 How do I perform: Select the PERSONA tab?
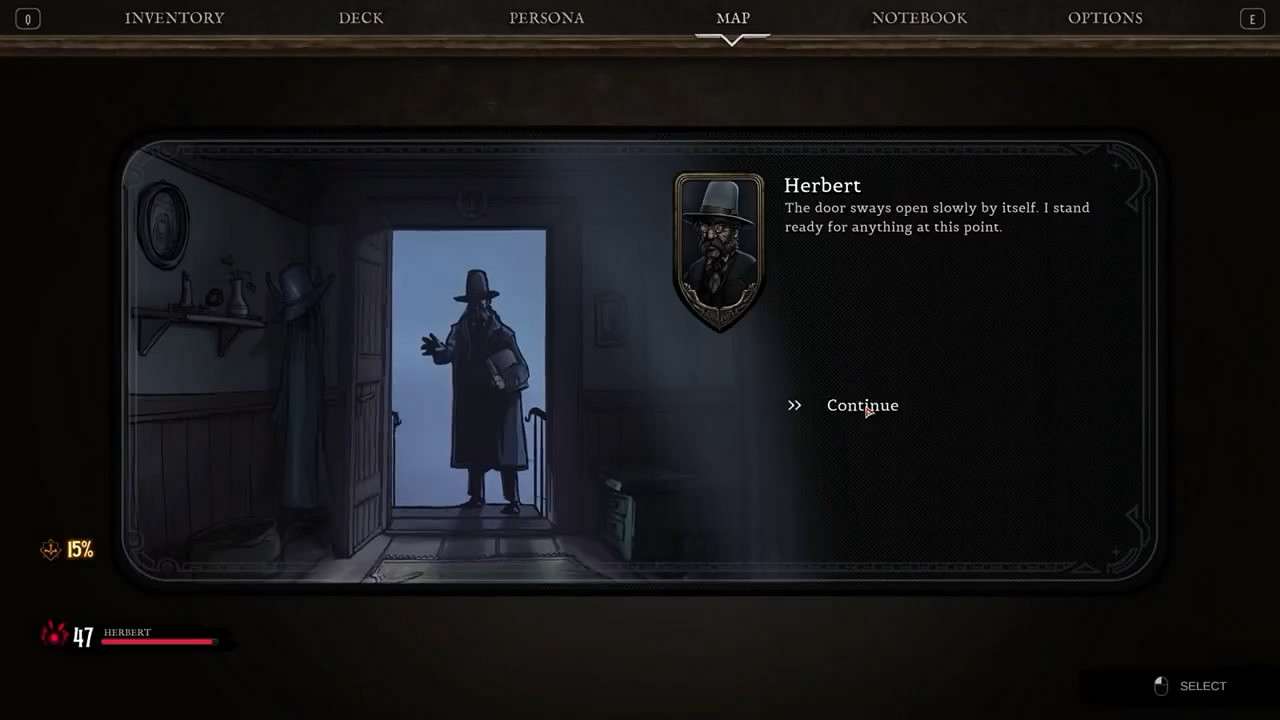coord(547,17)
